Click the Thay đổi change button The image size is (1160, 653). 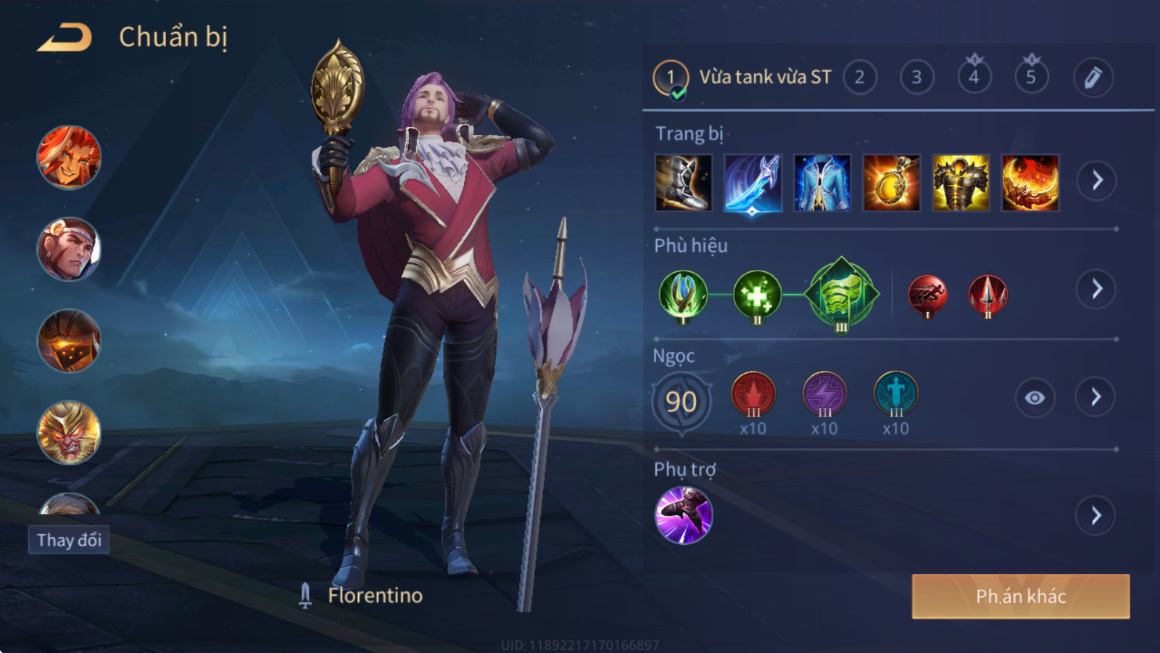(x=69, y=540)
